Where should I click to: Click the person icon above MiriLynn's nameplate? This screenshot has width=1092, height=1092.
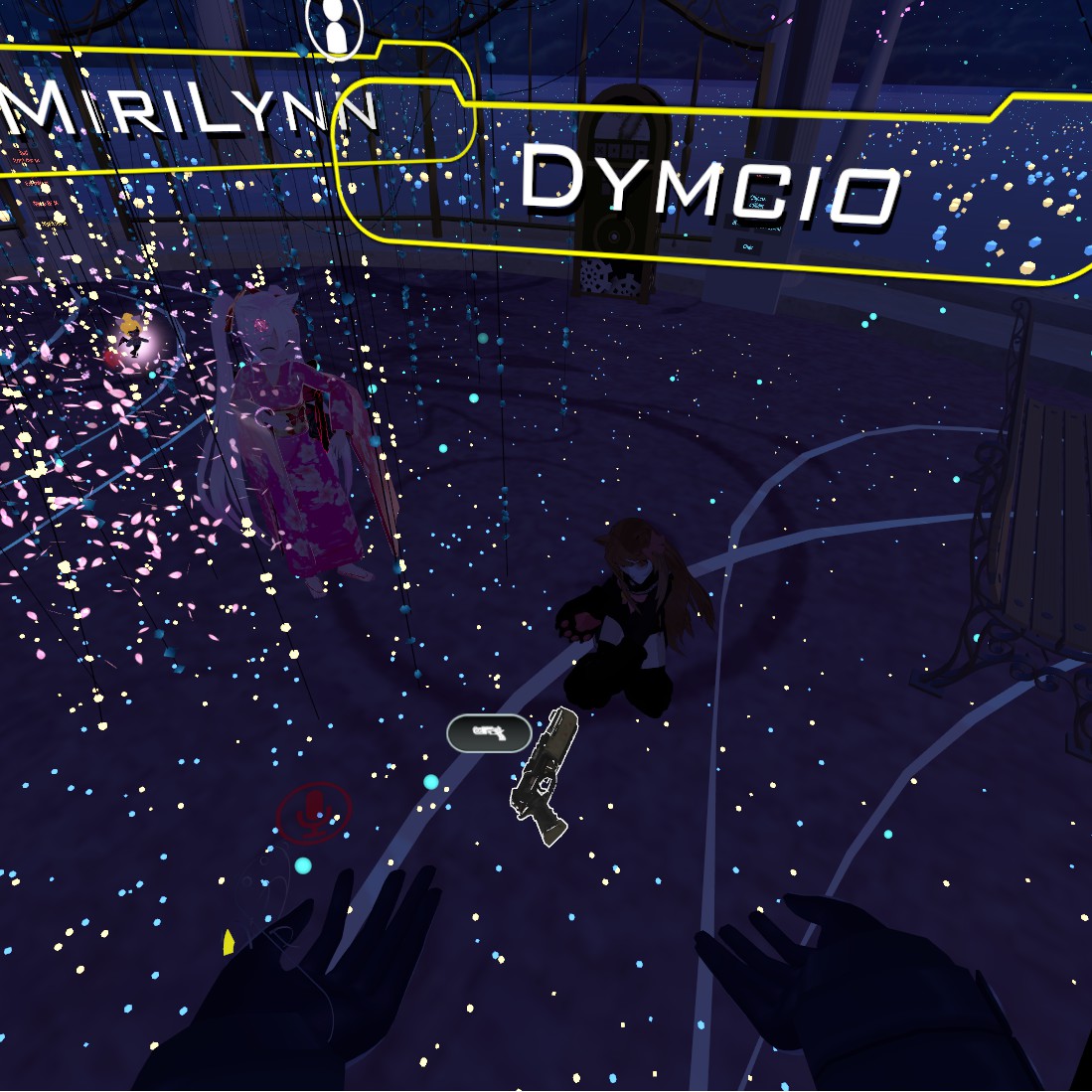click(335, 27)
